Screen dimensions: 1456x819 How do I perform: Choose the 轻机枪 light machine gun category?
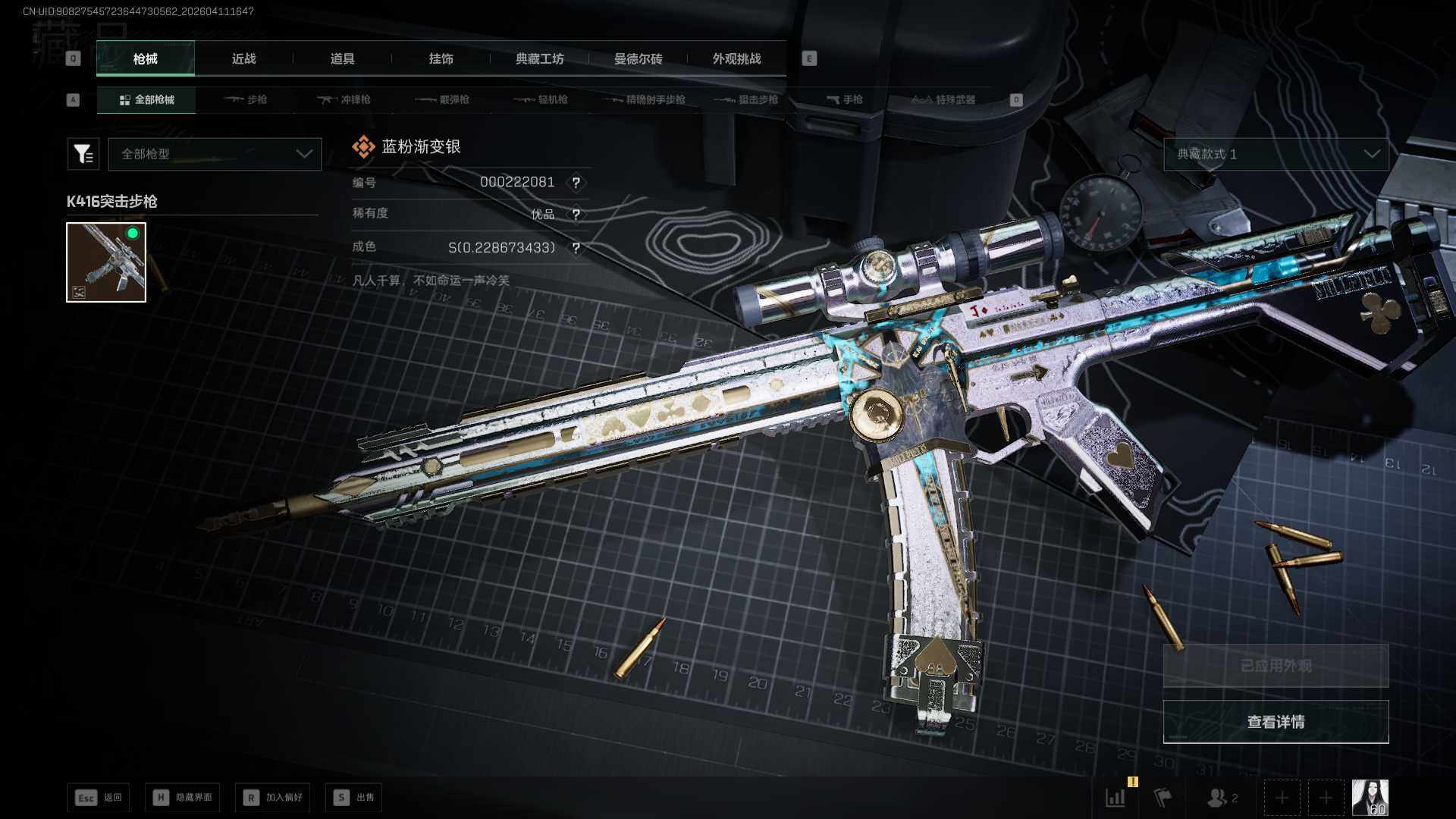coord(541,99)
